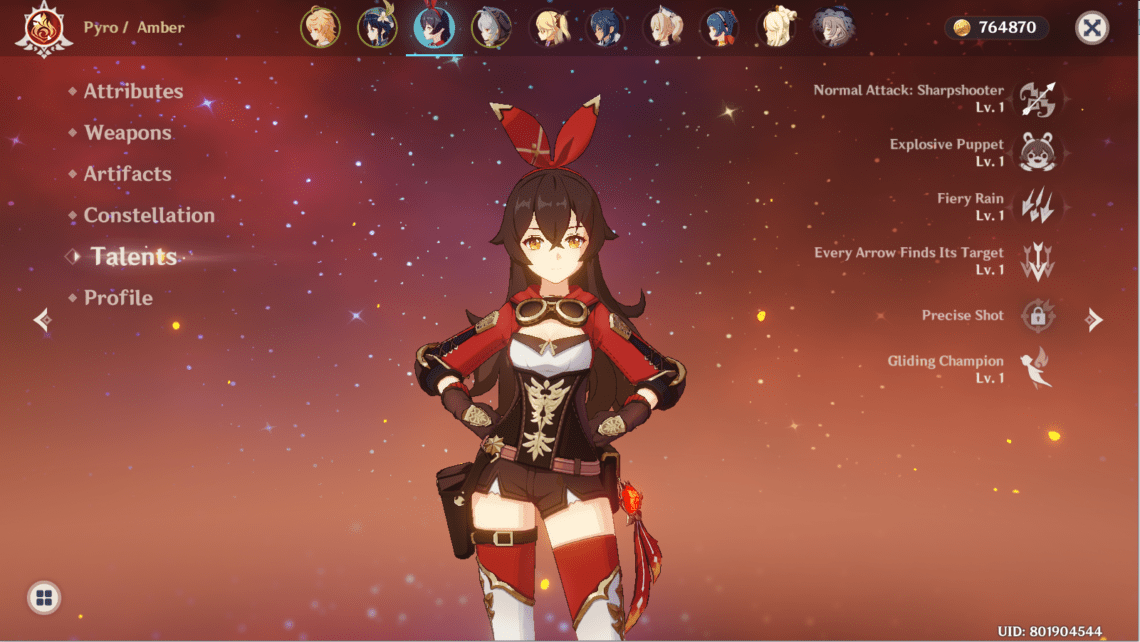Screen dimensions: 1140x642
Task: Pick Venti's portrait with the flower hat
Action: 377,28
